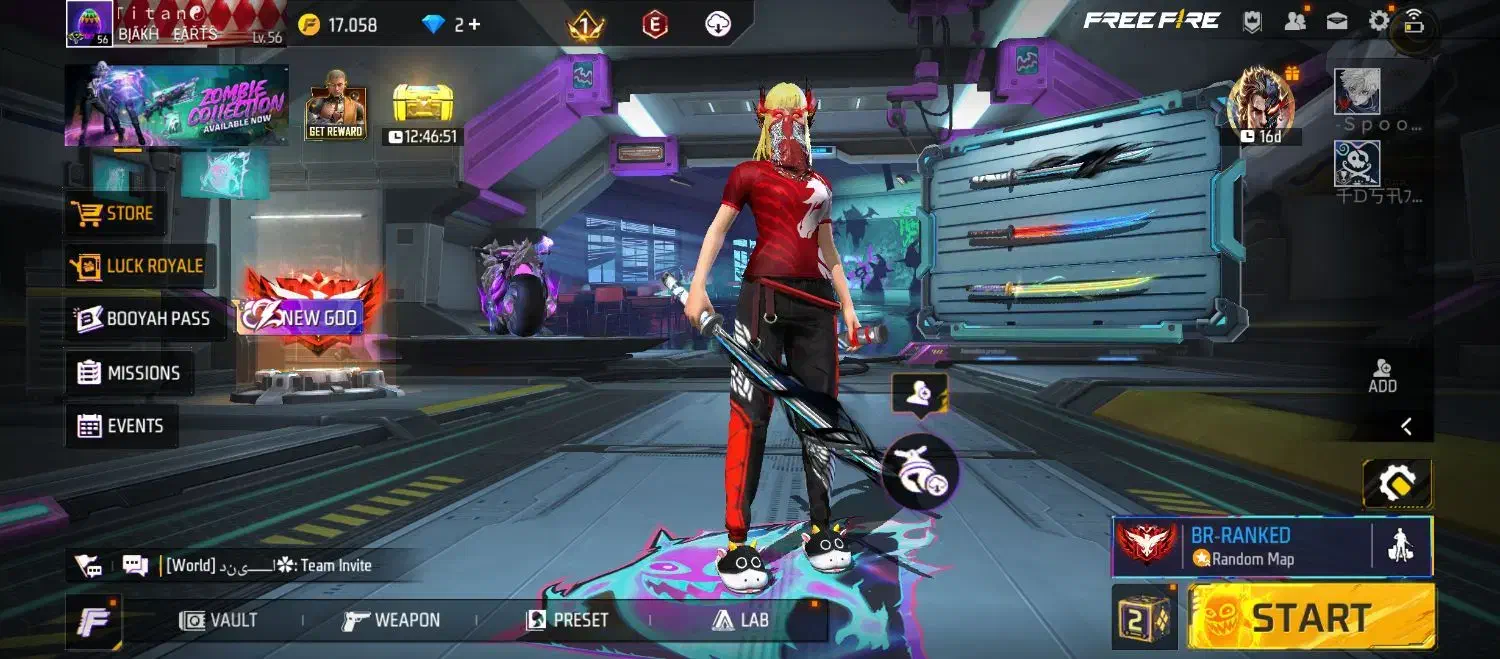
Task: Open the Store menu
Action: tap(114, 213)
